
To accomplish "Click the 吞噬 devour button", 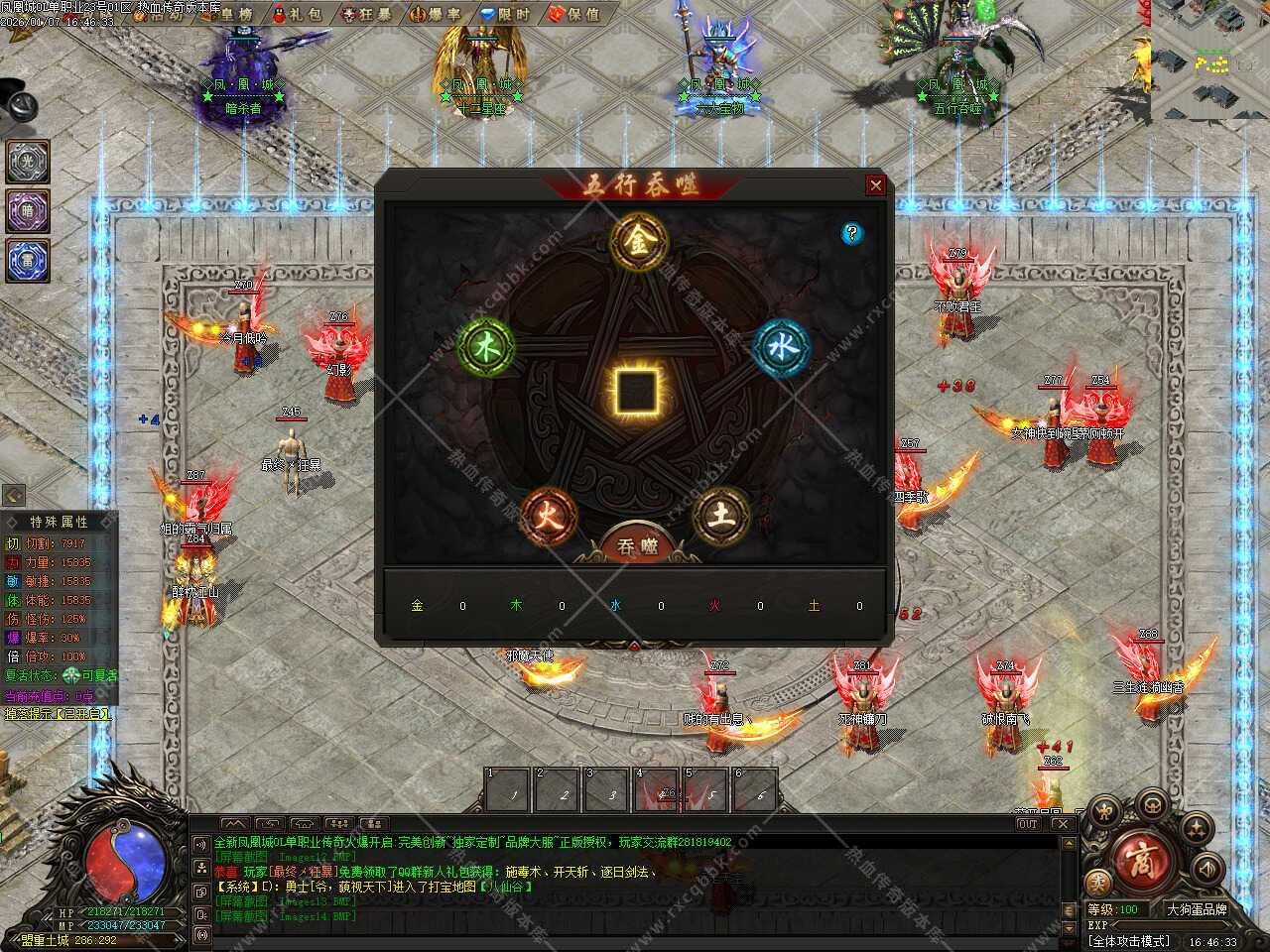I will click(x=636, y=545).
